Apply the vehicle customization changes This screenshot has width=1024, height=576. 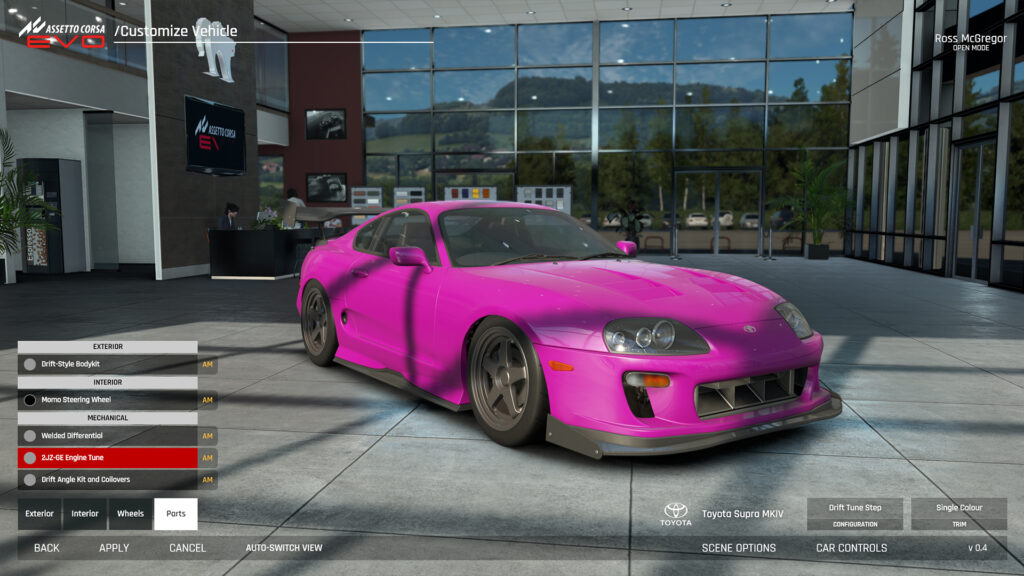(114, 548)
